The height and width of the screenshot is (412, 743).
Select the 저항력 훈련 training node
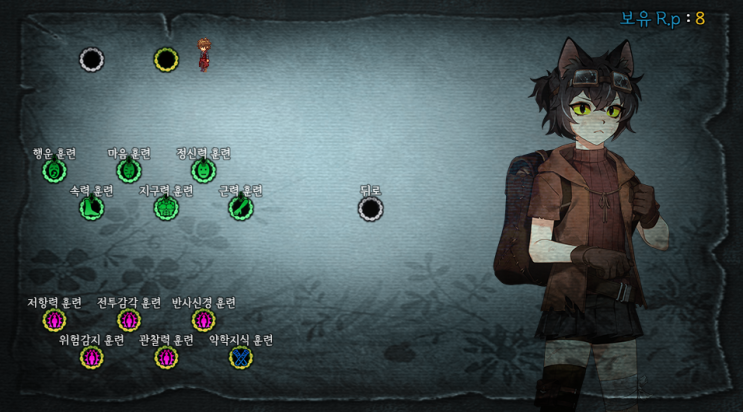[x=54, y=320]
